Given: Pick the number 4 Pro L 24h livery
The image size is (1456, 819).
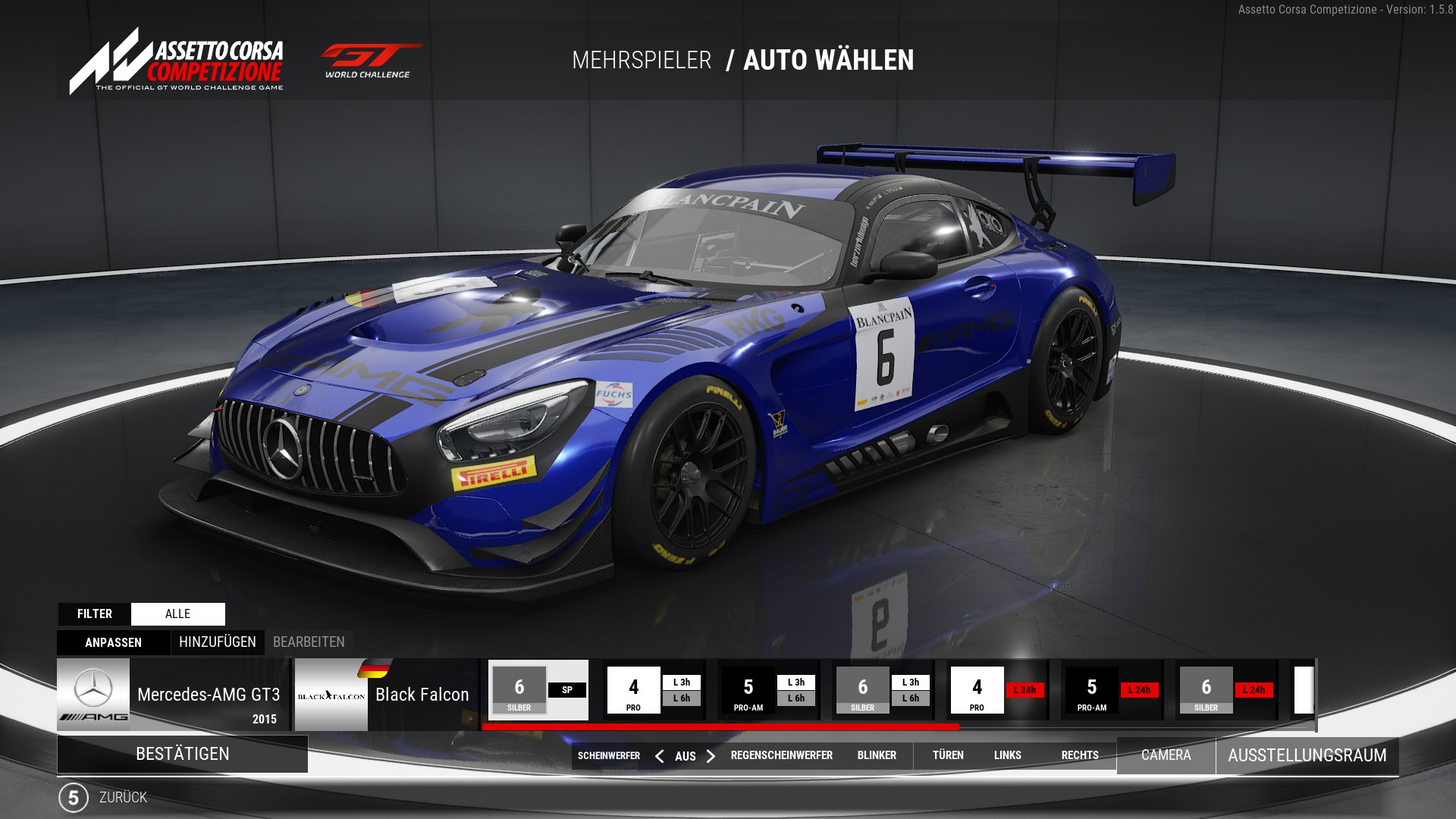Looking at the screenshot, I should [x=998, y=690].
